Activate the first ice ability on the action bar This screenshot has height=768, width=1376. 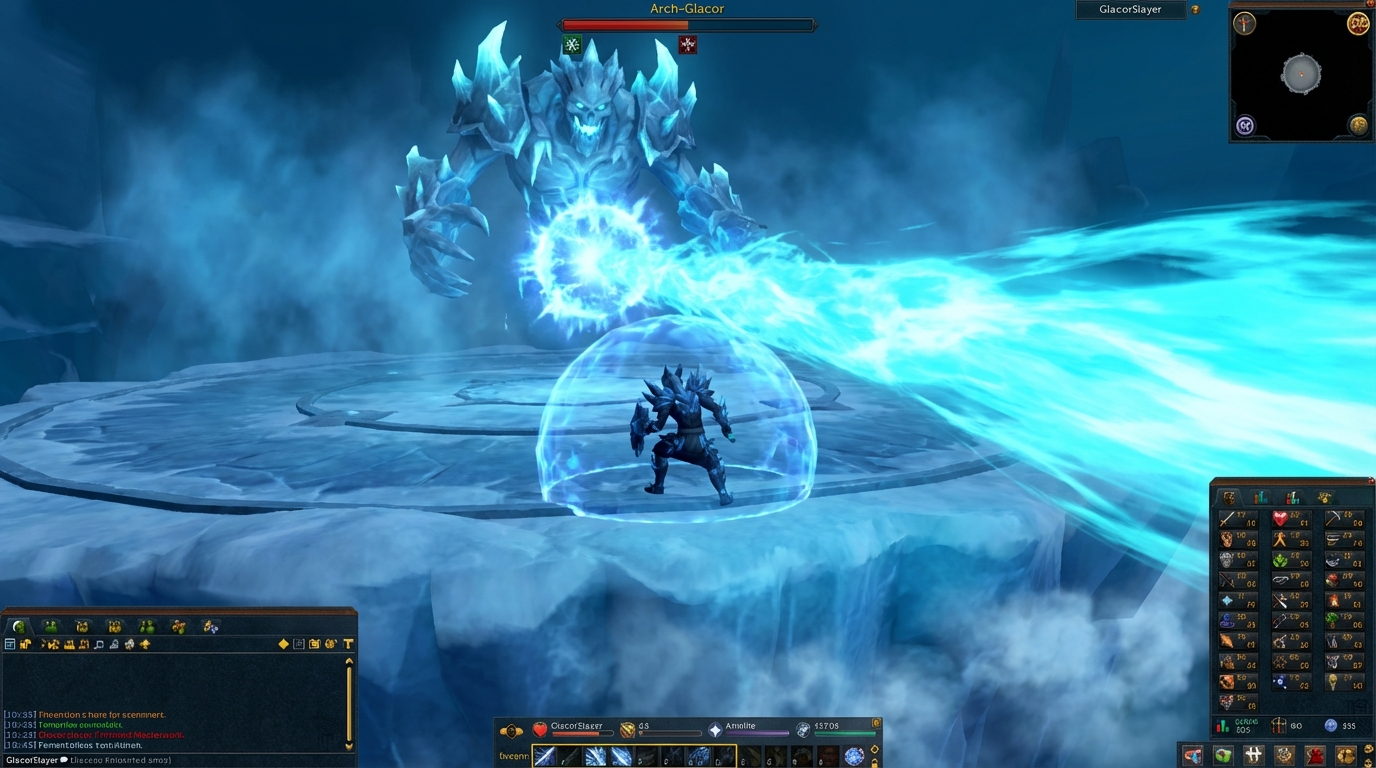(x=544, y=755)
